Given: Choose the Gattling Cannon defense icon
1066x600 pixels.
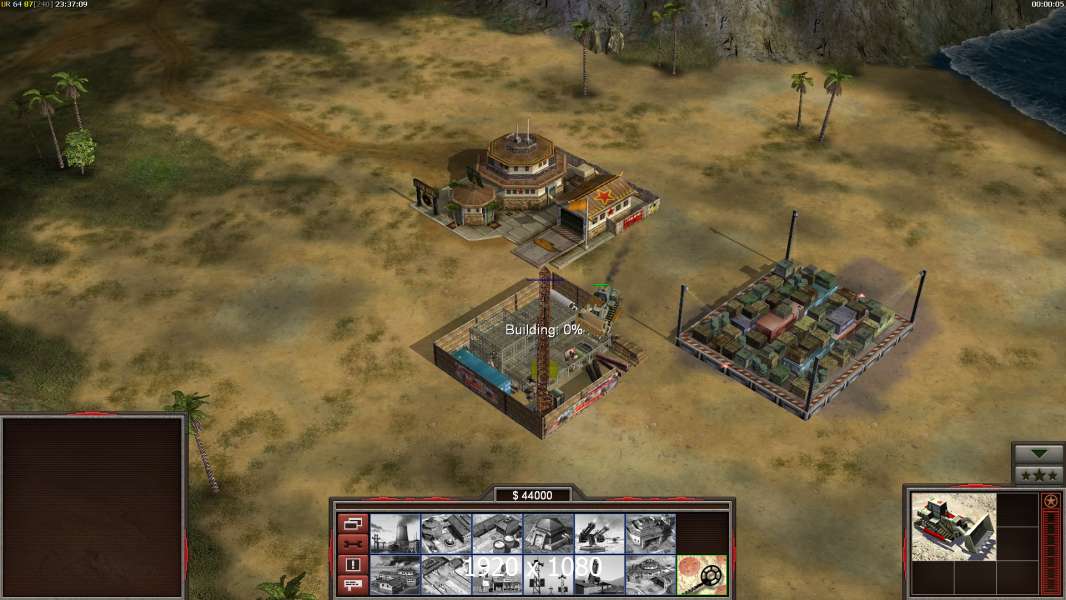Looking at the screenshot, I should 599,533.
